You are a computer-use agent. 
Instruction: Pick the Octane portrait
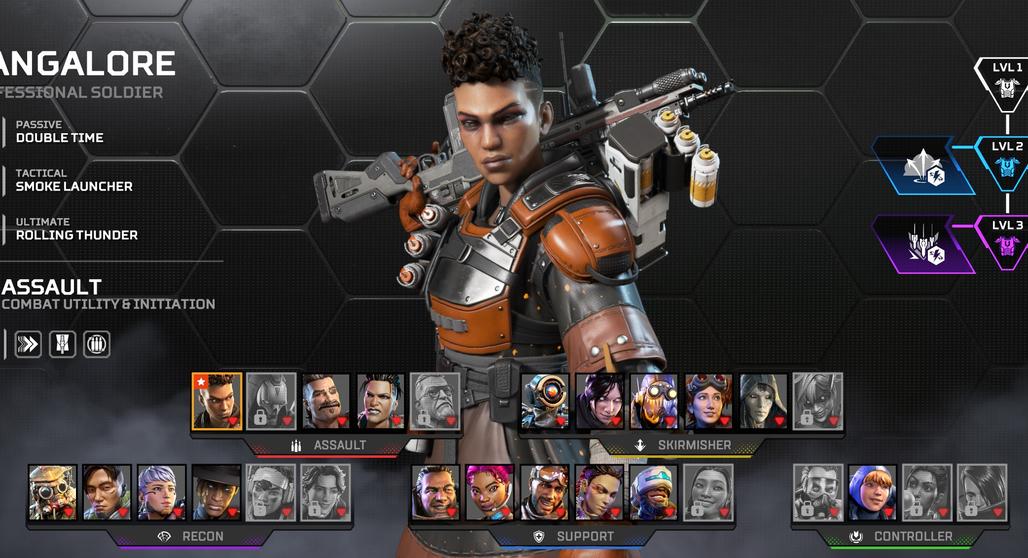coord(653,401)
